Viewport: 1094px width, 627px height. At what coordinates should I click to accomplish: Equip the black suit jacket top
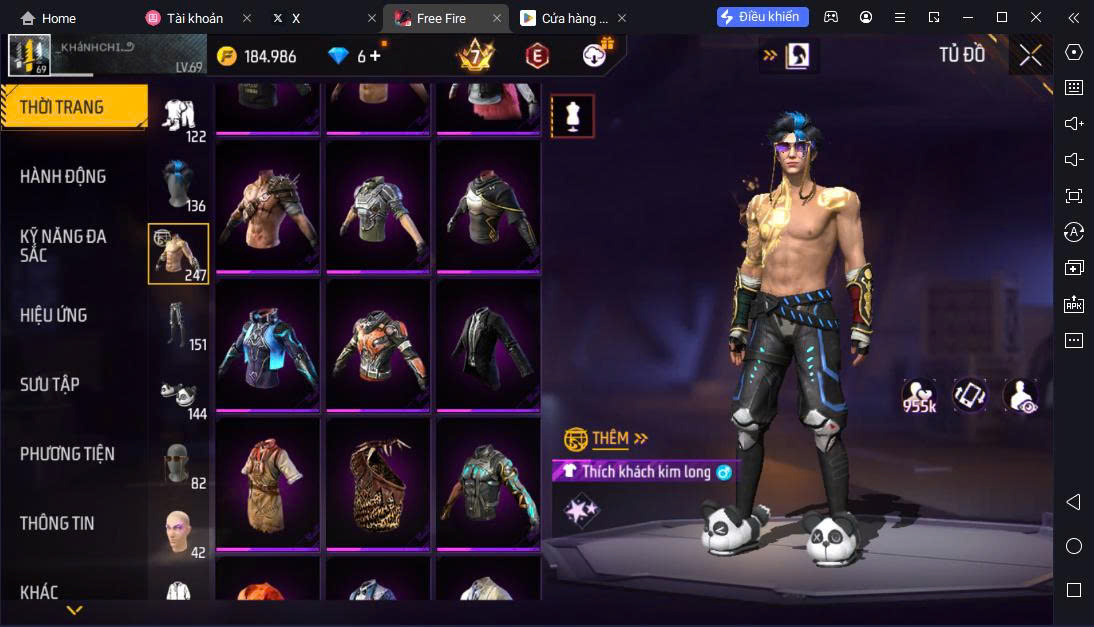[x=487, y=344]
